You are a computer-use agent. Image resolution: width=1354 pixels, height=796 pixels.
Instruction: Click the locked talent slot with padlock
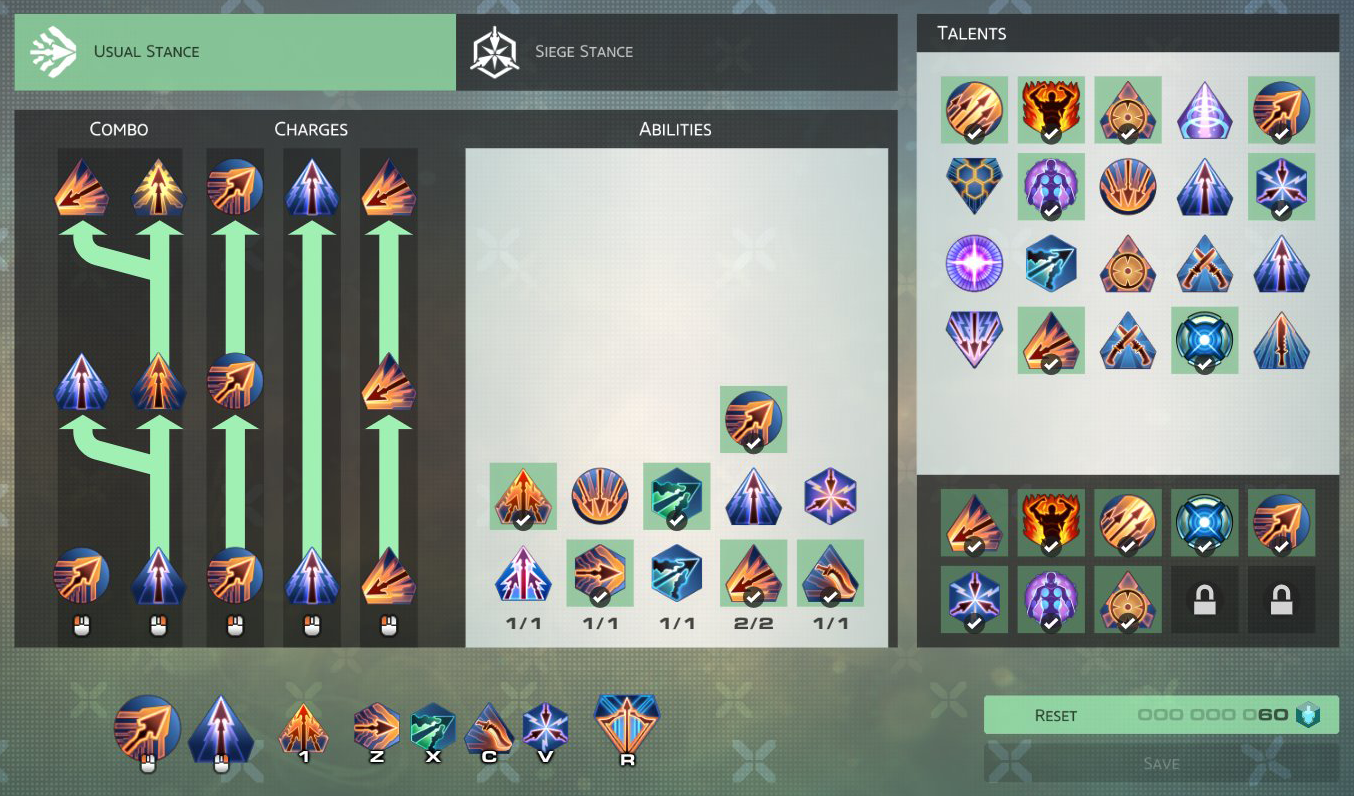click(x=1204, y=598)
